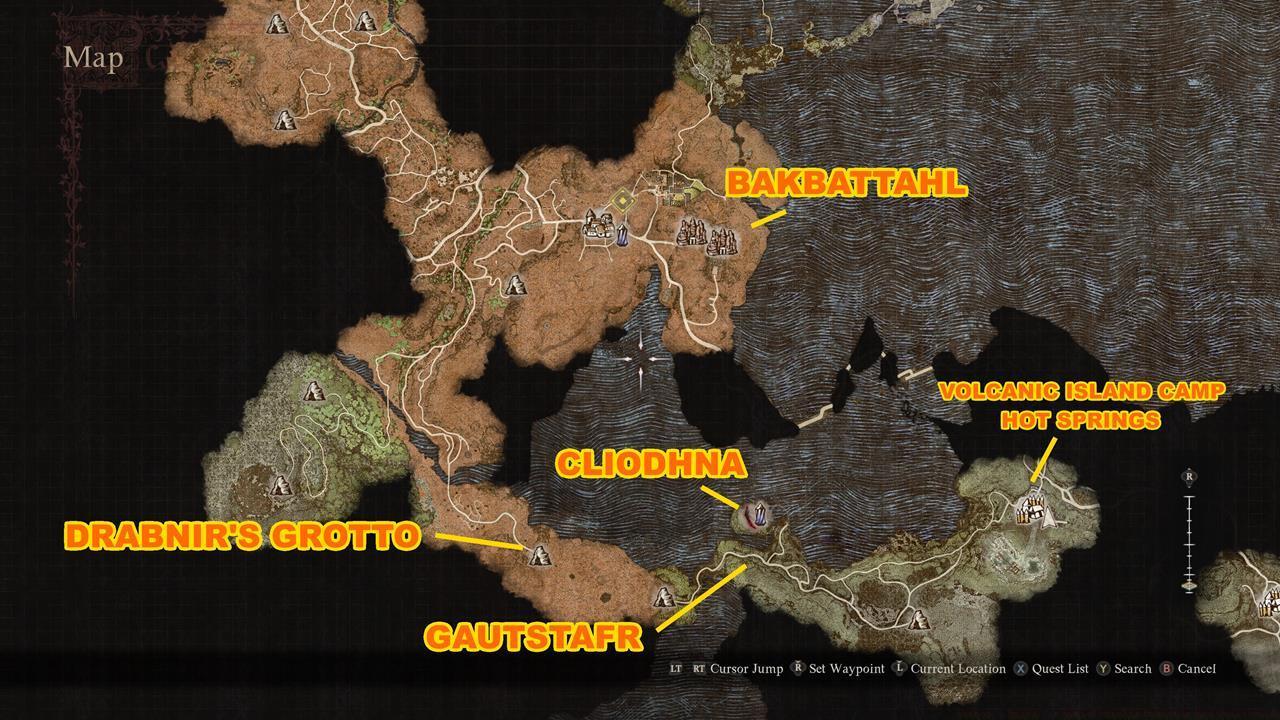Select the yellow diamond quest marker west of Bakbattahl
Screen dimensions: 1280x720
623,200
